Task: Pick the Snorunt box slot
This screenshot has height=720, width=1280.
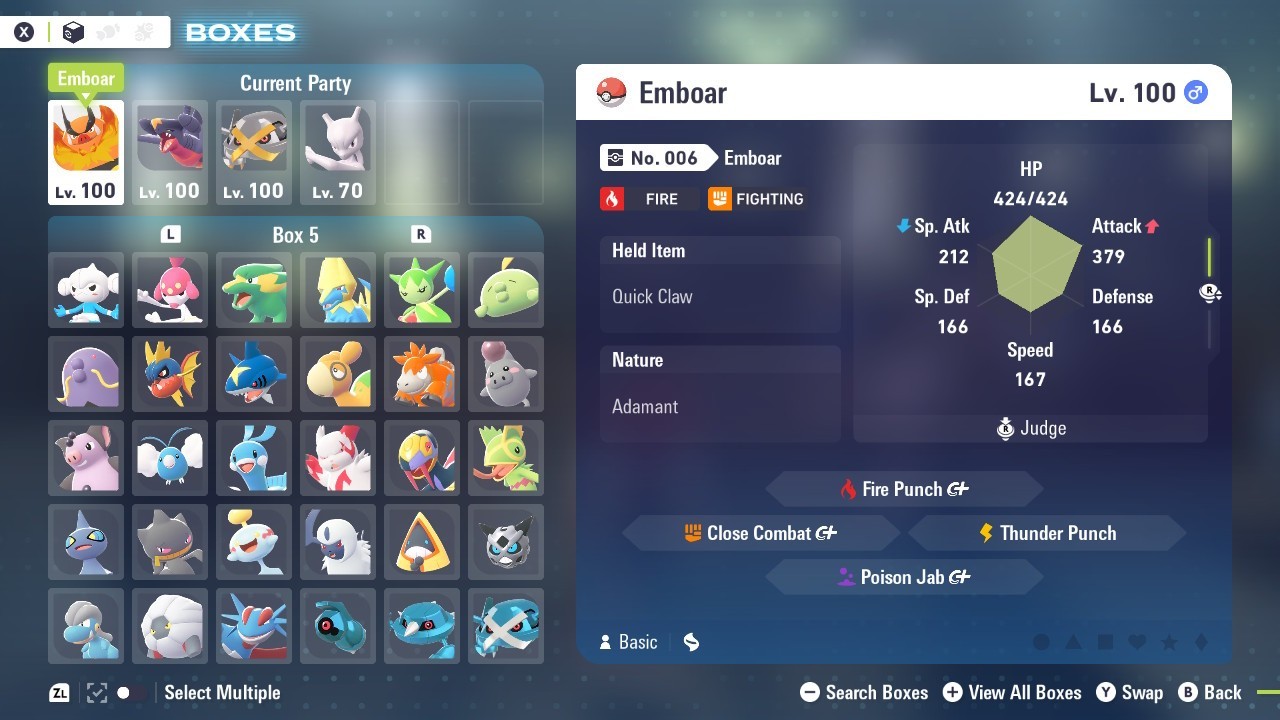Action: [x=422, y=542]
